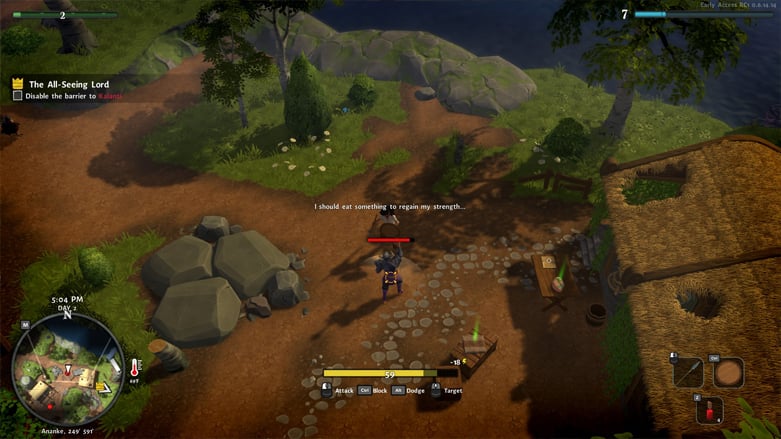Screen dimensions: 781x439
Task: Select the round wooden shield slot
Action: (x=728, y=372)
